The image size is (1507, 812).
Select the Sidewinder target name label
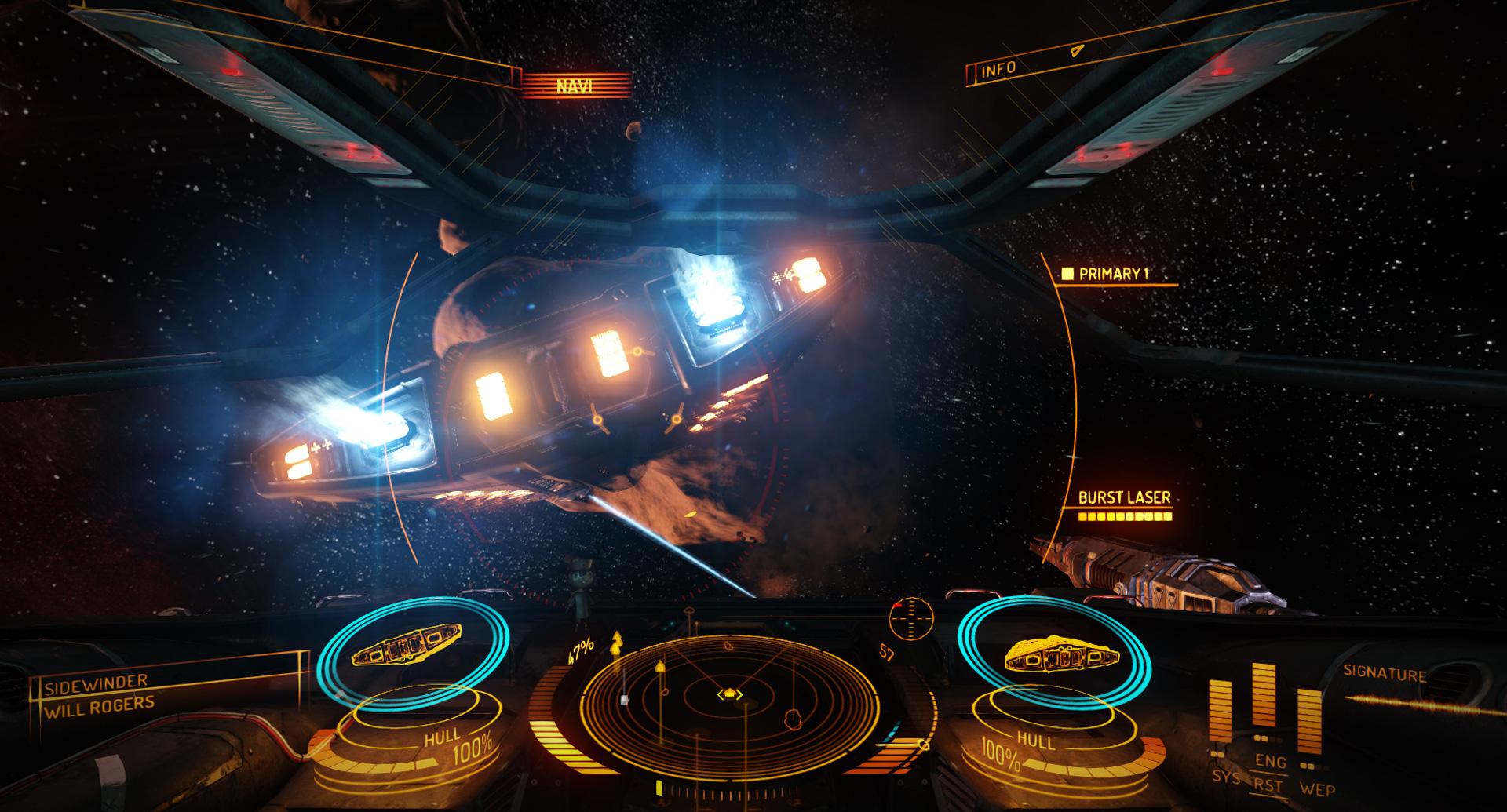click(x=96, y=686)
